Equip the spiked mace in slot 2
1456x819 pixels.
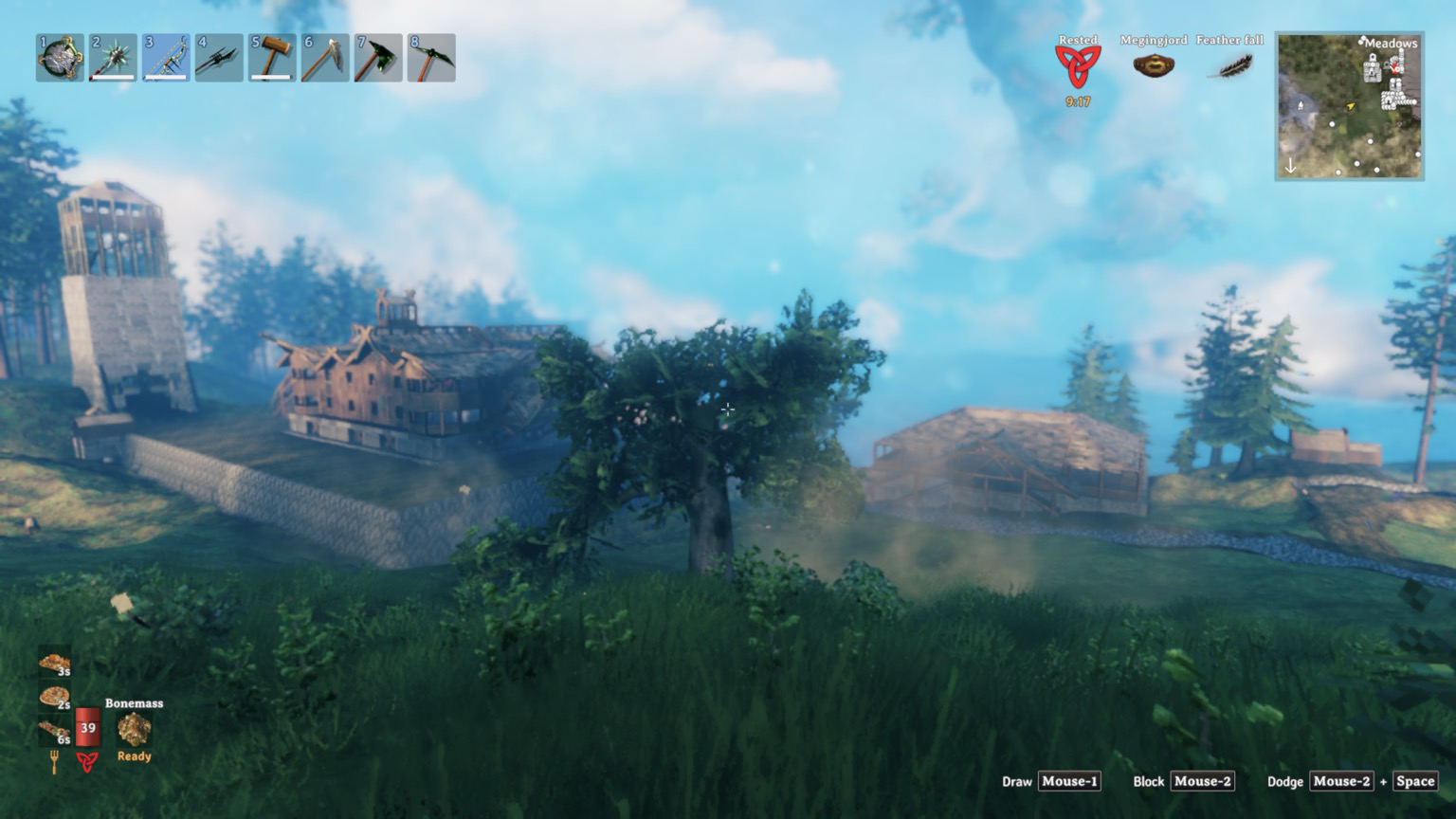[113, 58]
